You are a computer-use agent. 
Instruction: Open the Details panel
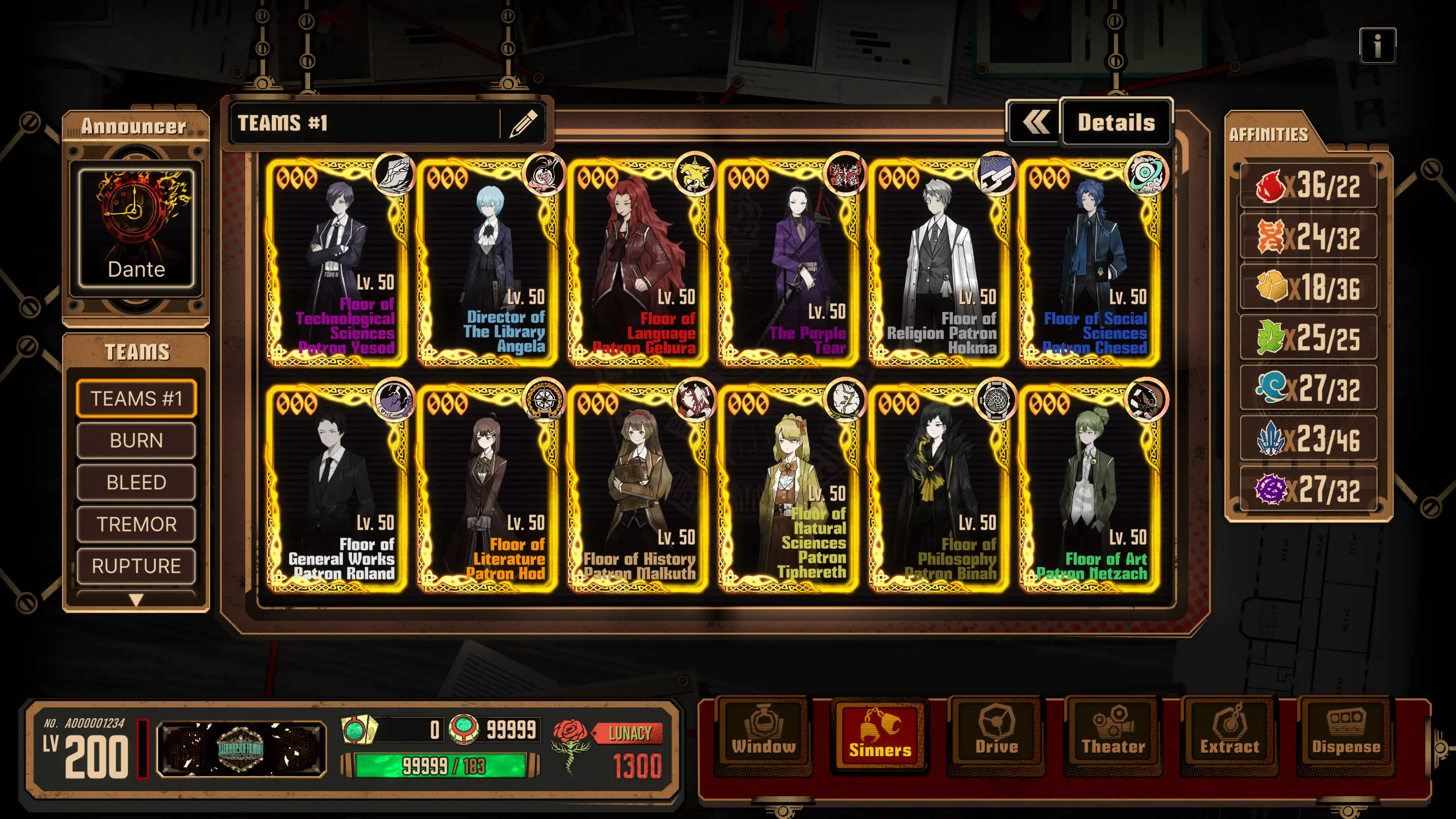pyautogui.click(x=1115, y=123)
